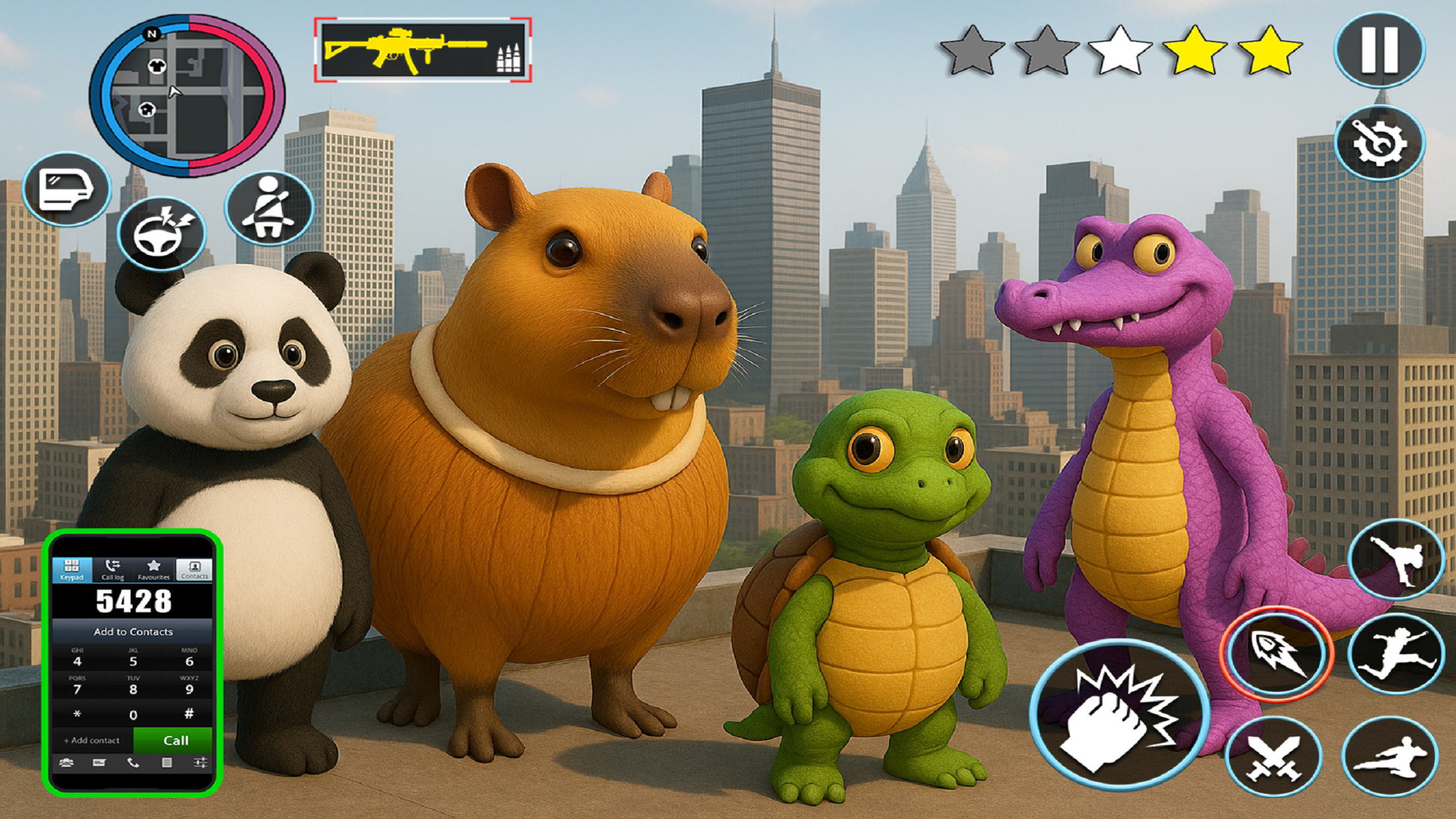1456x819 pixels.
Task: Click the circular city minimap
Action: [x=187, y=96]
